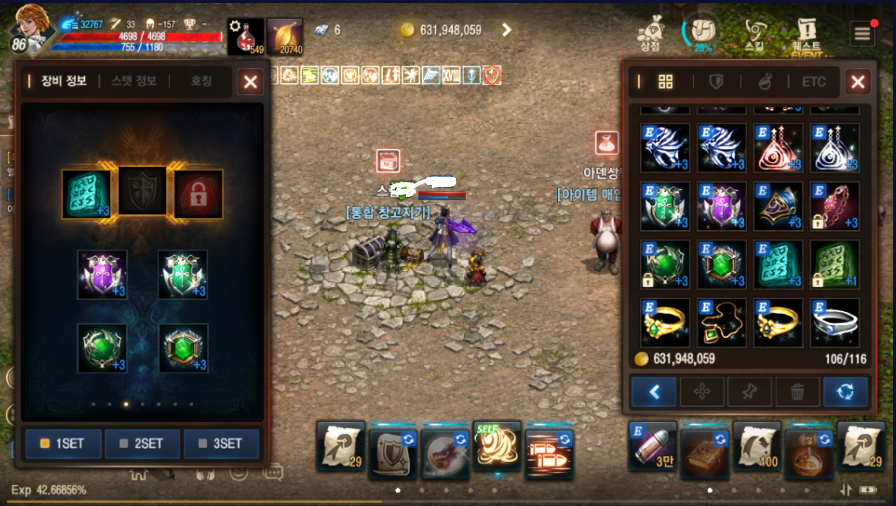Click the locked red equipment slot
The image size is (896, 506).
click(x=198, y=194)
